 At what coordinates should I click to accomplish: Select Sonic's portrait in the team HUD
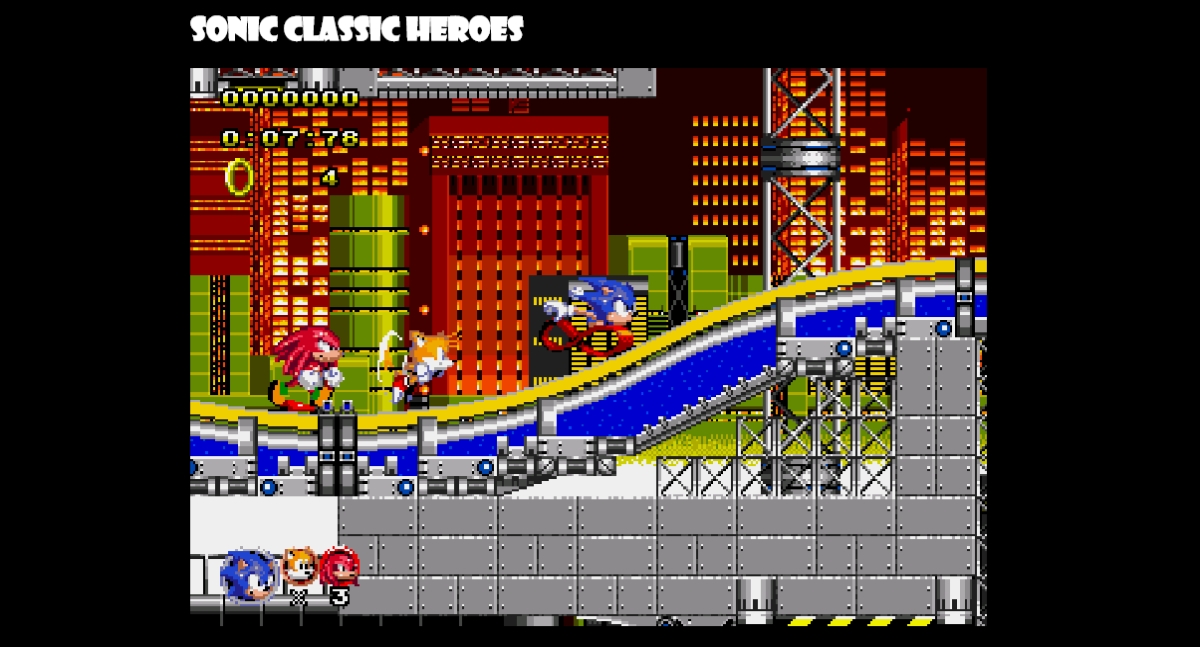[247, 576]
